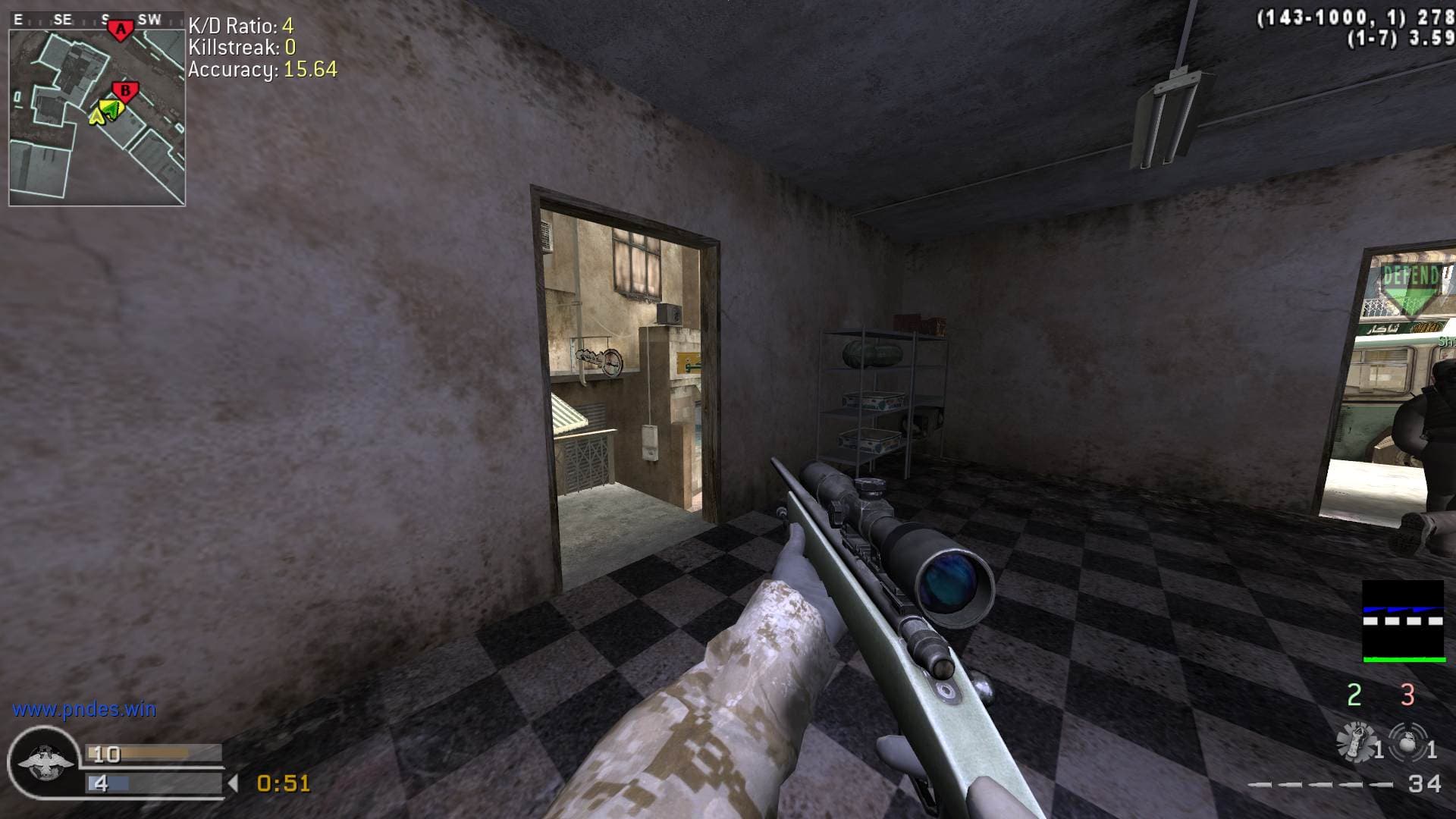The width and height of the screenshot is (1456, 819).
Task: Click the yellow player arrow on minimap
Action: [x=96, y=116]
